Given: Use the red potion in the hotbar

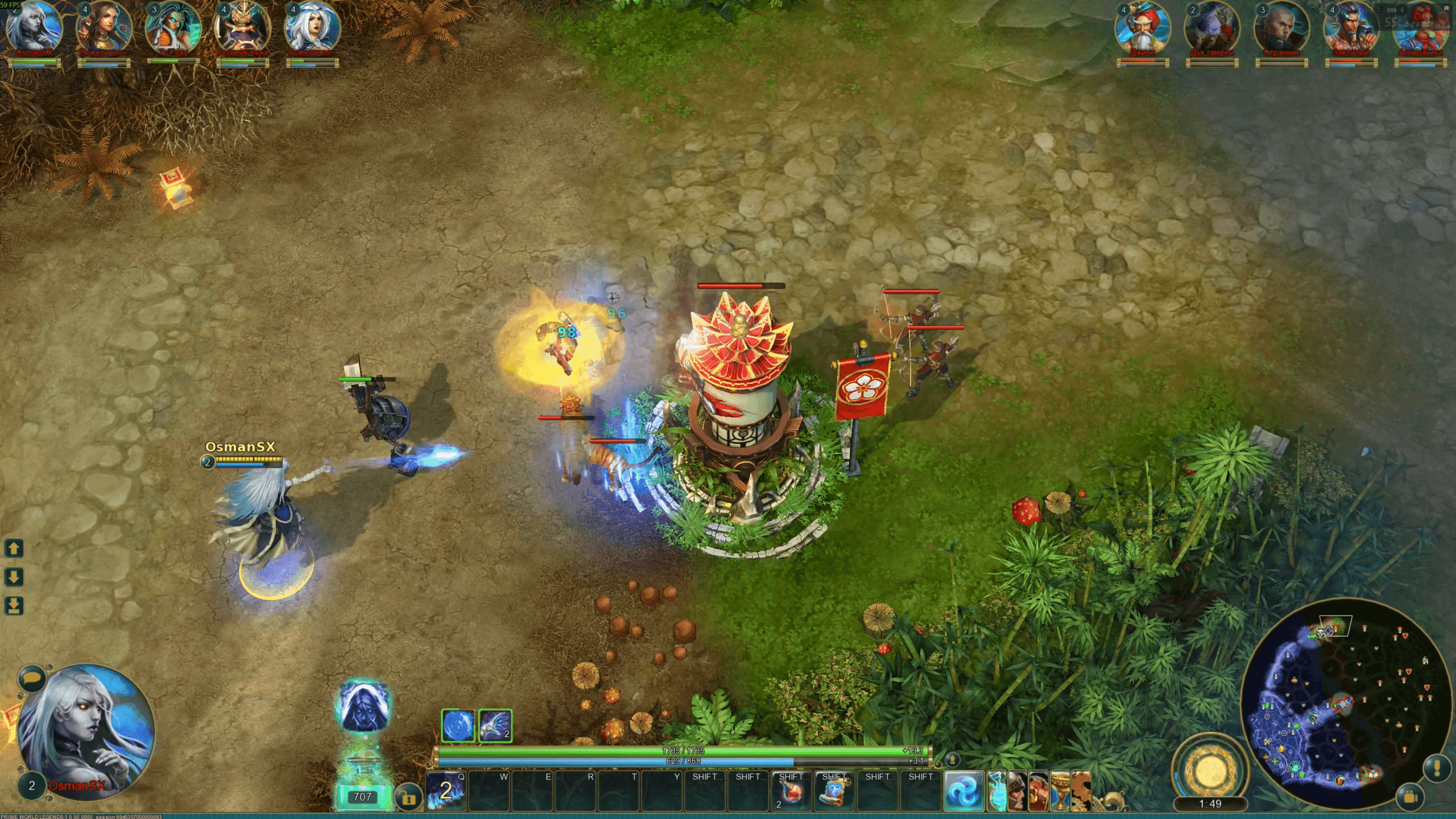Looking at the screenshot, I should [x=791, y=791].
